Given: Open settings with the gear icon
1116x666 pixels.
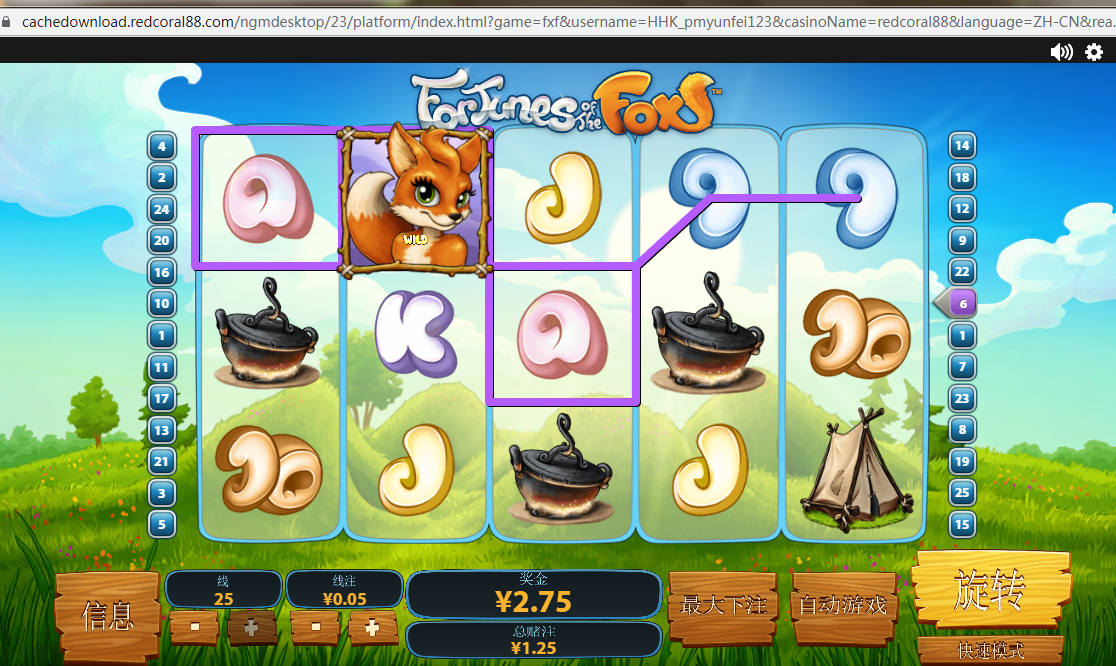Looking at the screenshot, I should click(1094, 52).
